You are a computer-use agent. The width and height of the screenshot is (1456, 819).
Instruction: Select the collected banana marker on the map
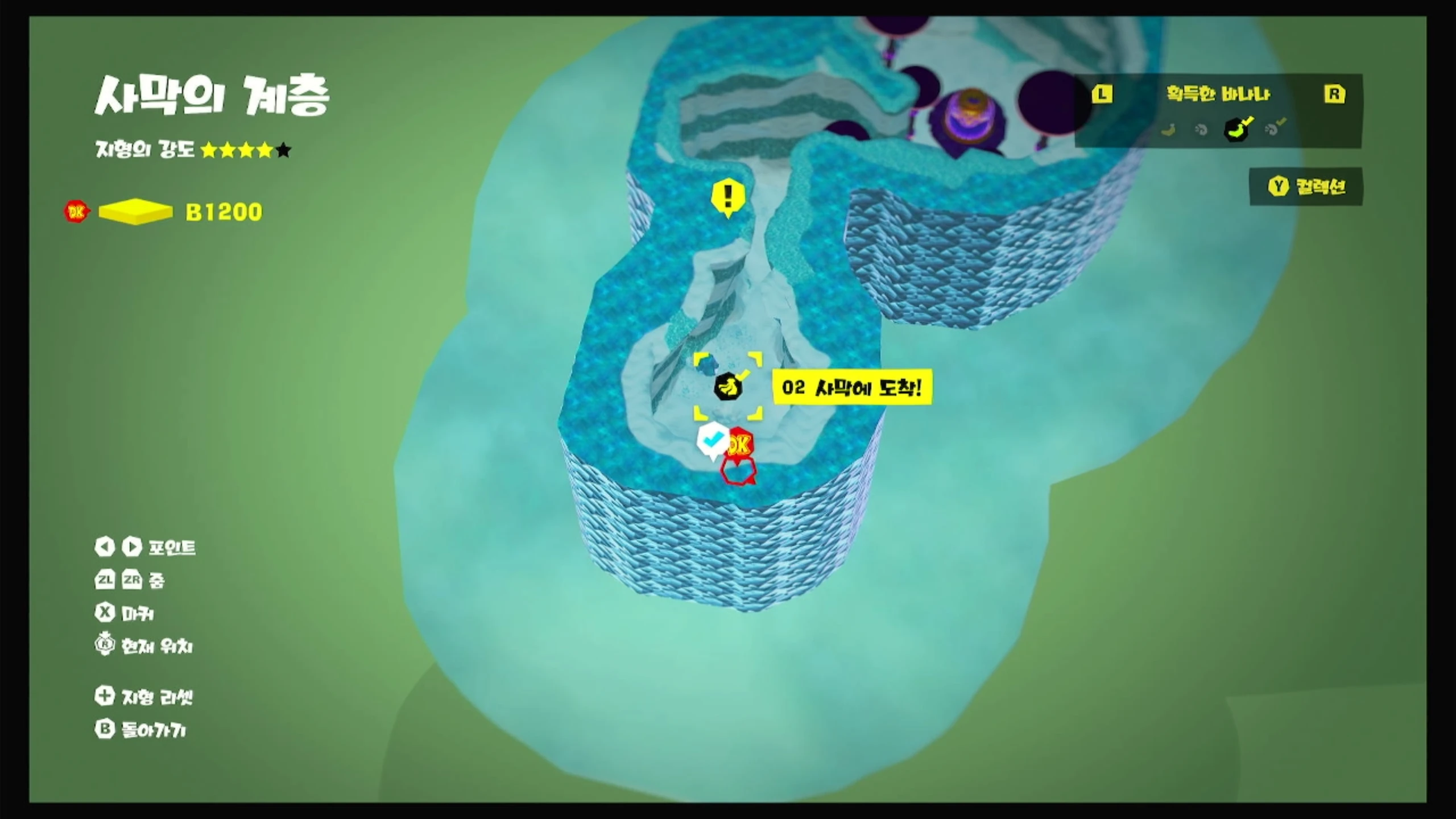(x=727, y=387)
